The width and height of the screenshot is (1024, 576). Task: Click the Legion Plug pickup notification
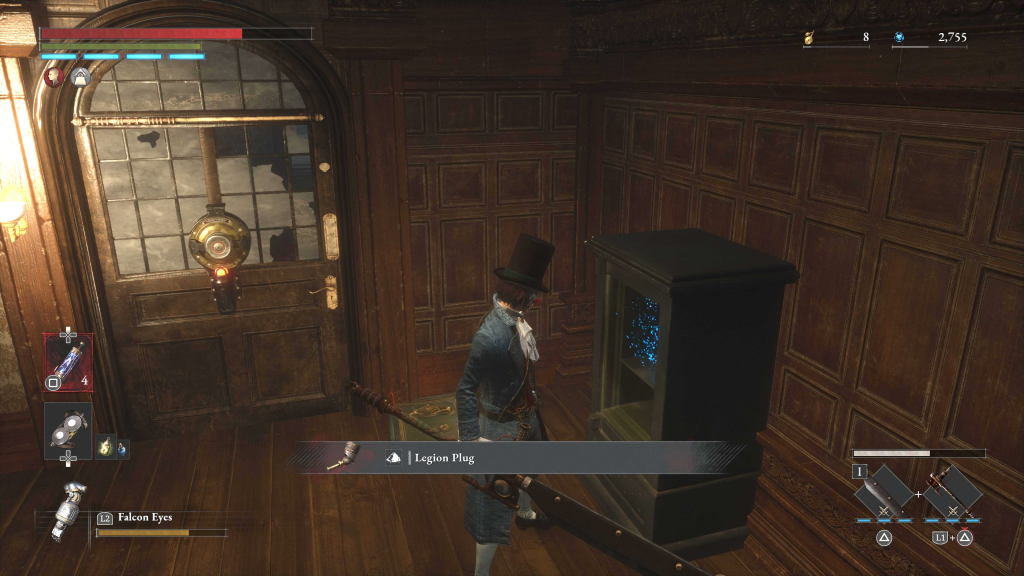click(520, 457)
